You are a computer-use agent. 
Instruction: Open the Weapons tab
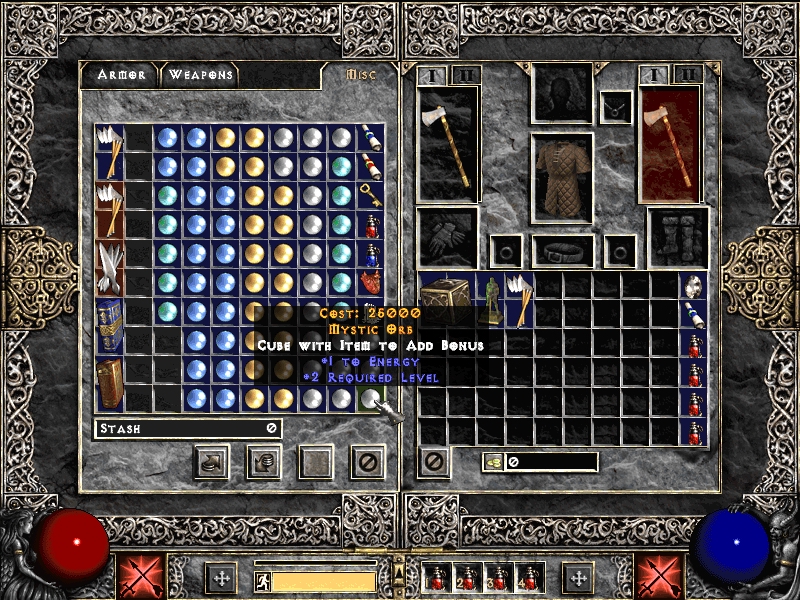pos(201,75)
